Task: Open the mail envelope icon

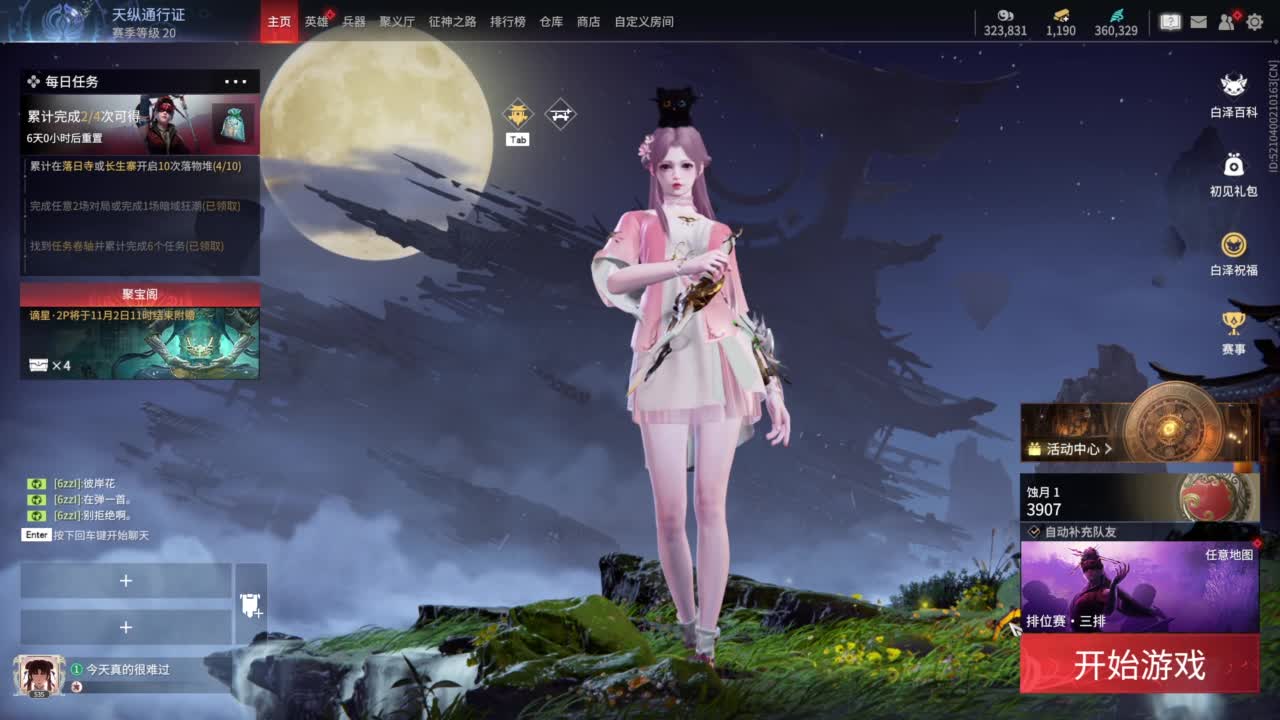Action: pyautogui.click(x=1197, y=22)
